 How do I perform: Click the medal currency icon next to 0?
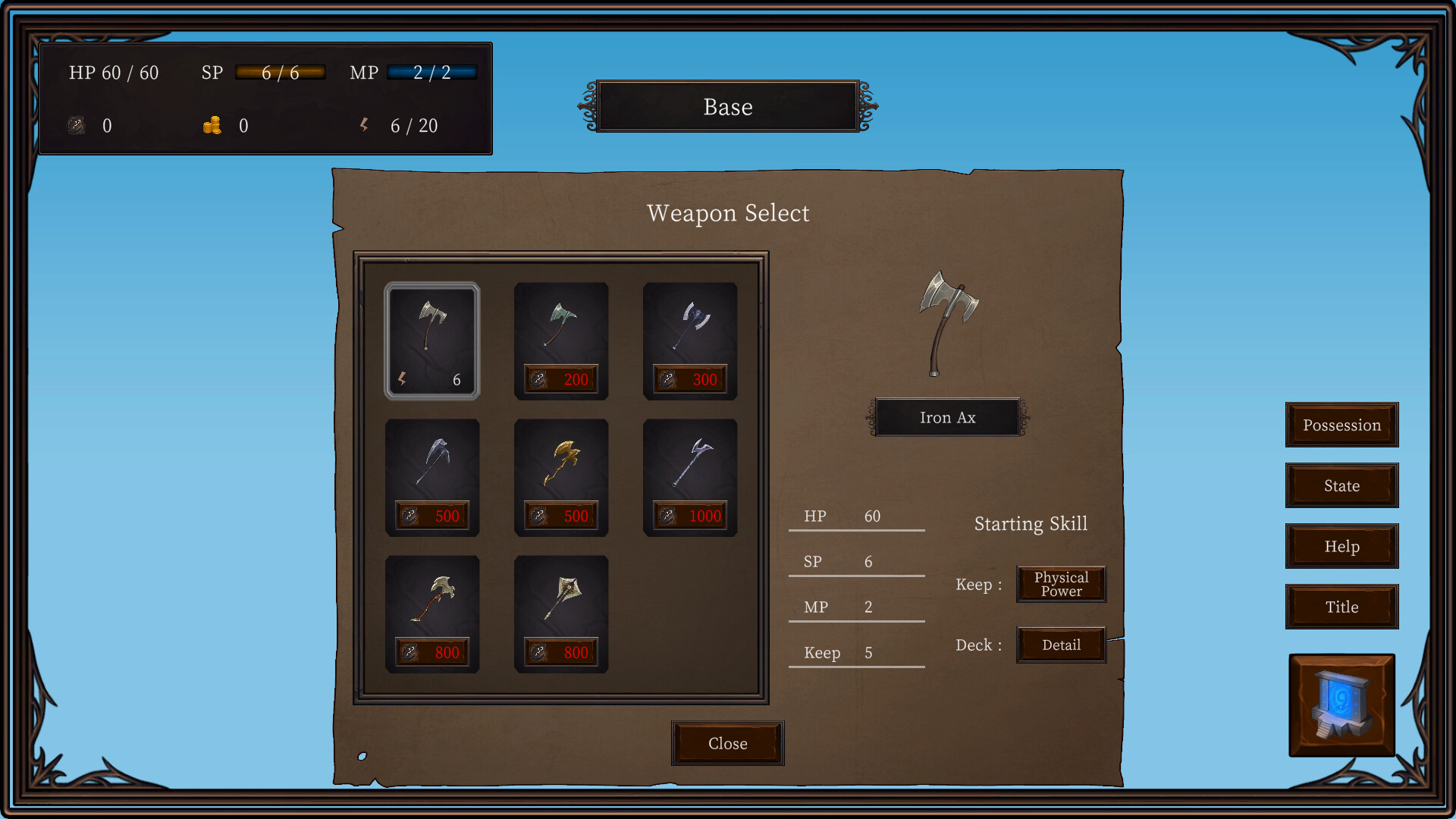[x=75, y=126]
